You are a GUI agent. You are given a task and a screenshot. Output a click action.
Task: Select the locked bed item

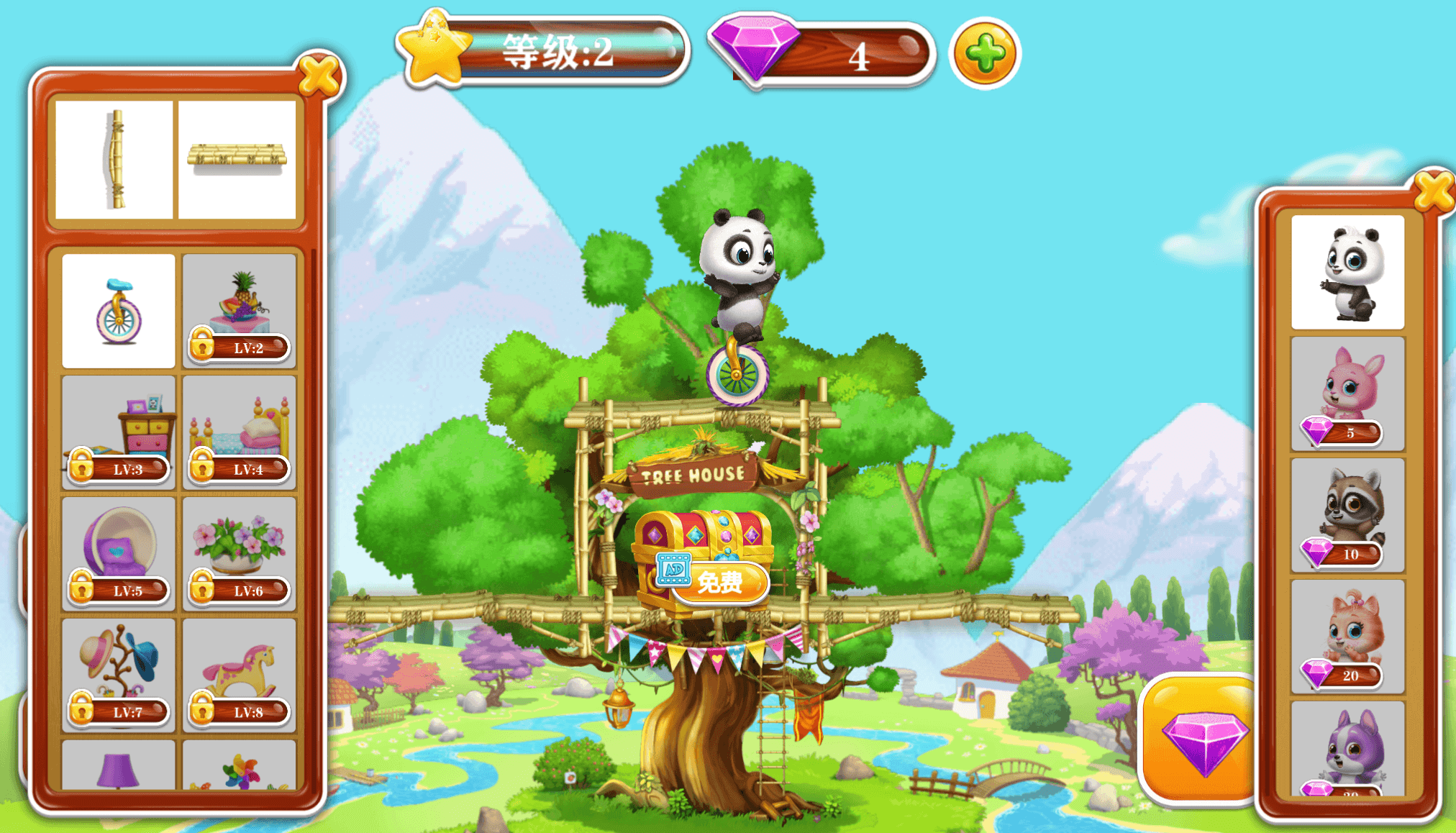[240, 432]
